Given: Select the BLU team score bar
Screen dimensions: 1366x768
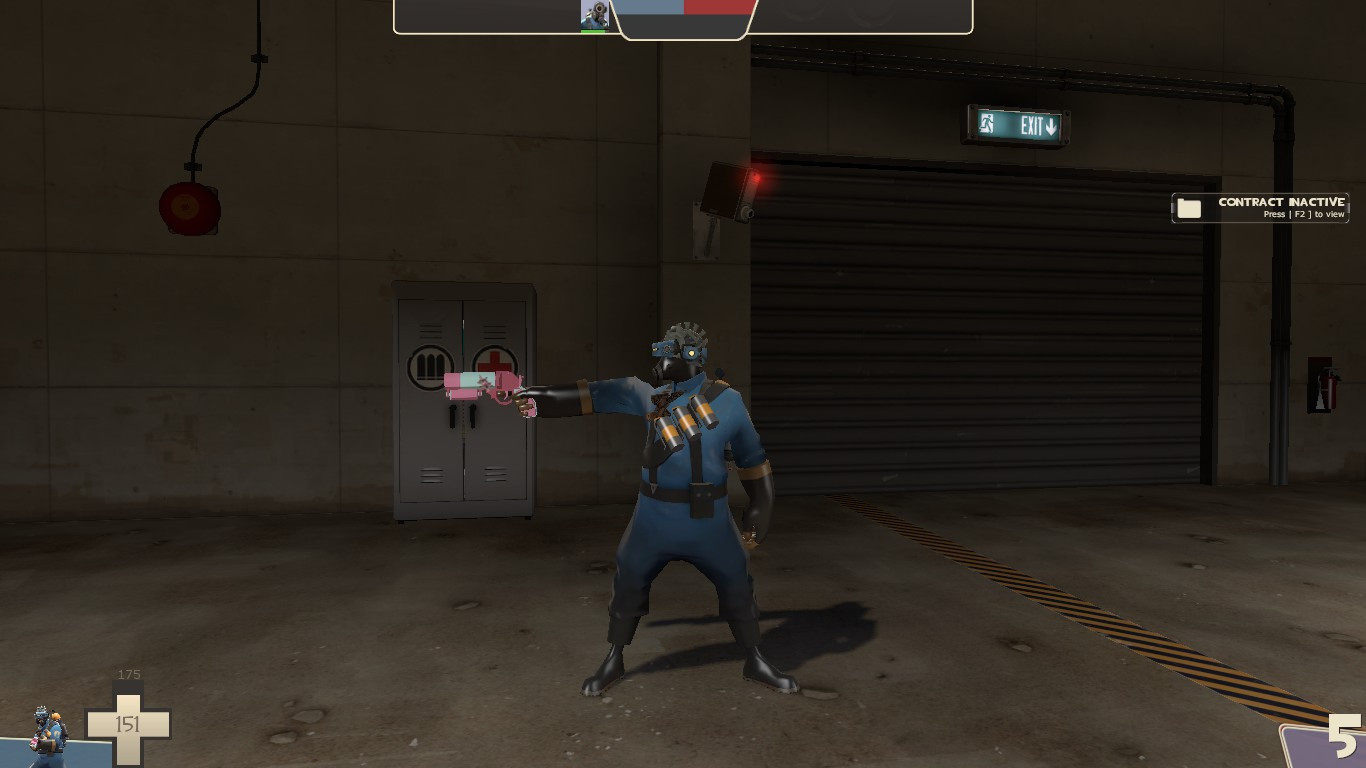Looking at the screenshot, I should (652, 8).
